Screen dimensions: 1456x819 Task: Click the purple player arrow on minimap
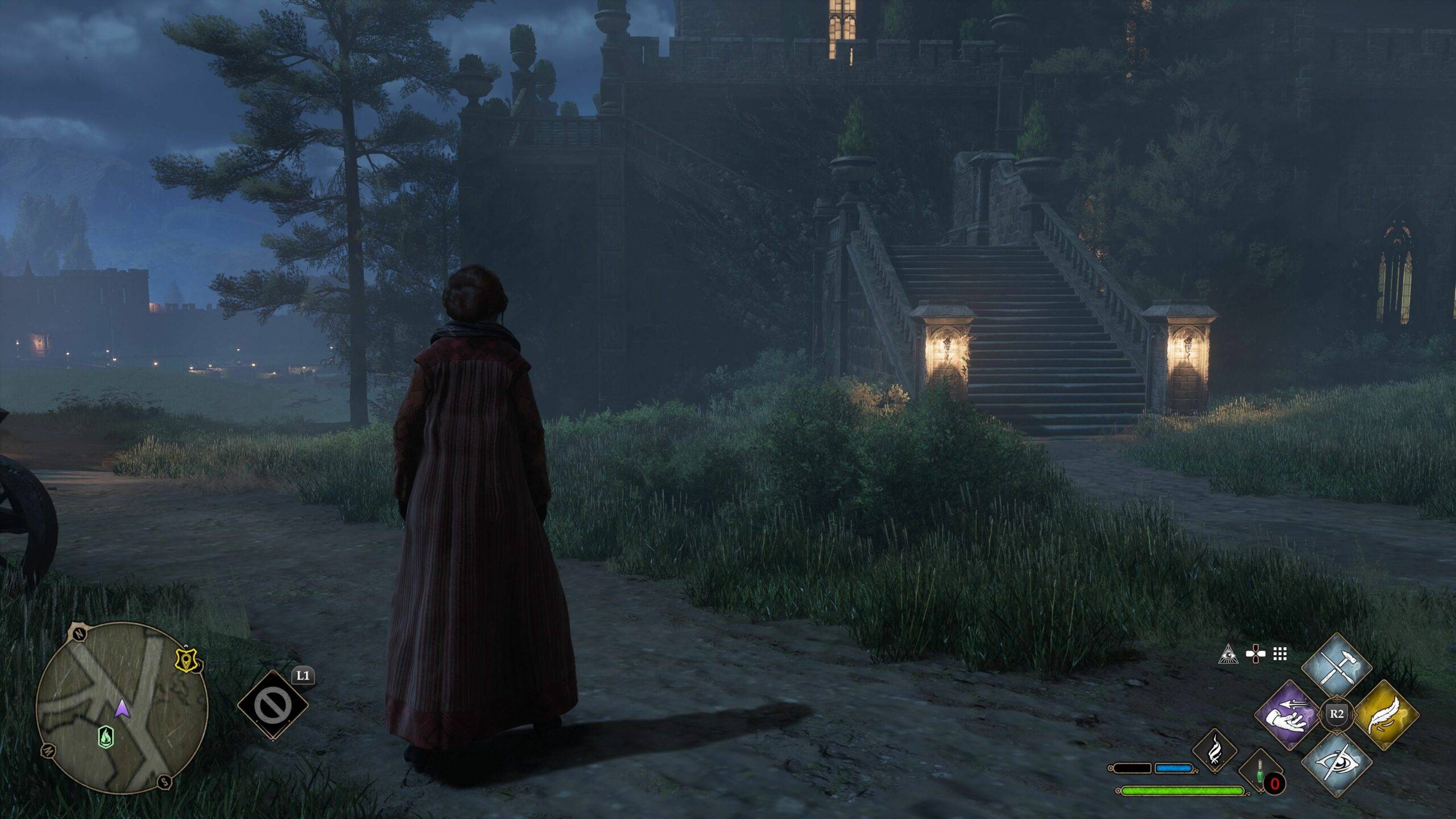122,709
